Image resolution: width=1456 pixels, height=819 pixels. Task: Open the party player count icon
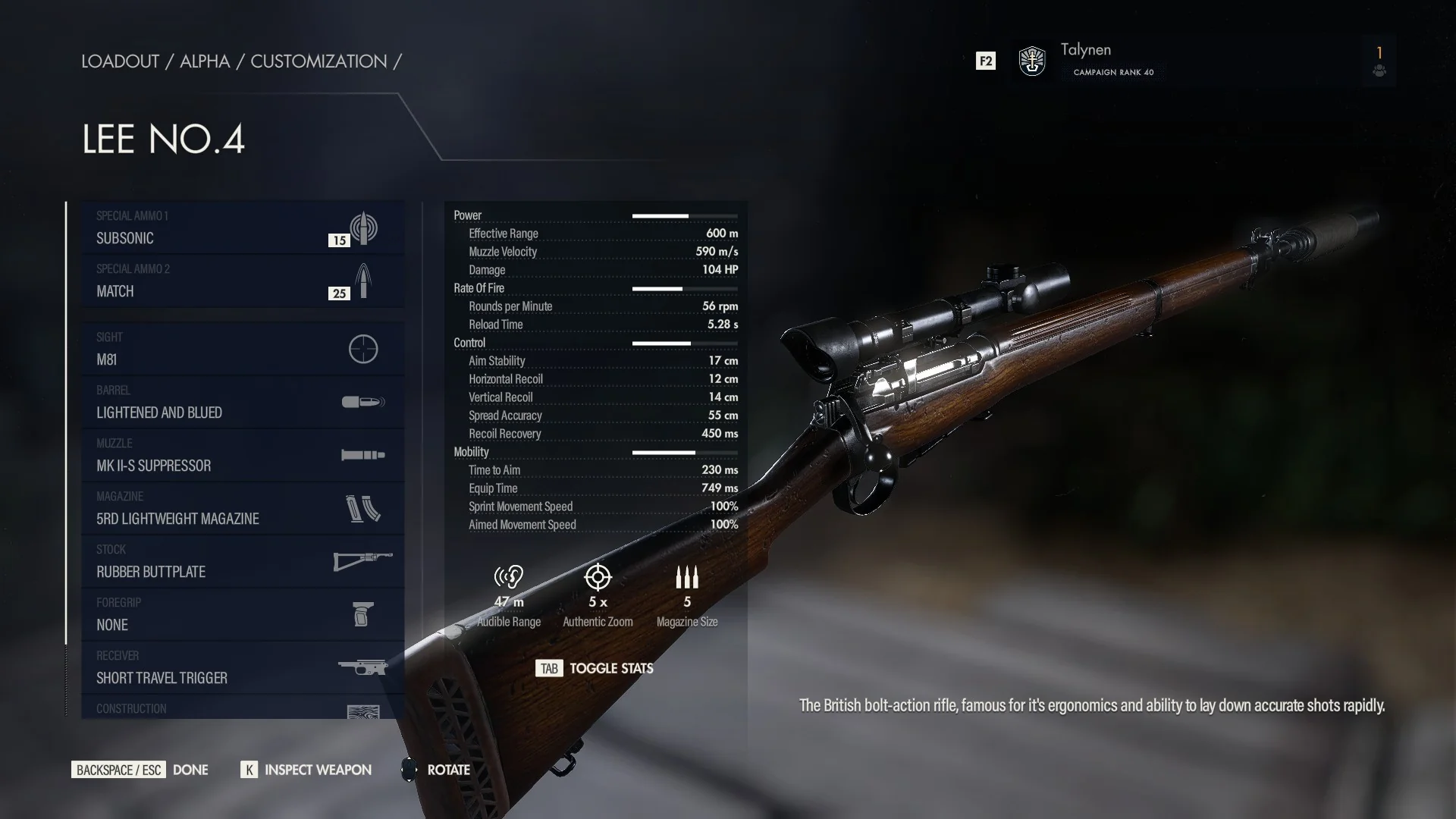point(1379,61)
